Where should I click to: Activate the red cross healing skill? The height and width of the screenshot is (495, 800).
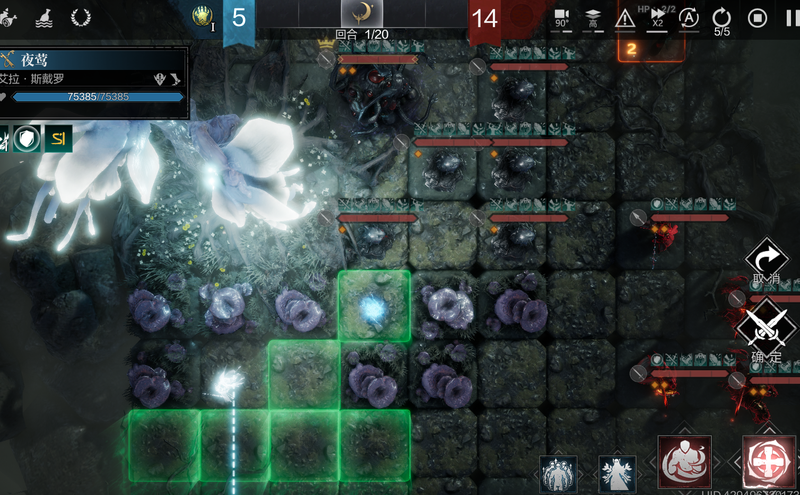click(770, 464)
